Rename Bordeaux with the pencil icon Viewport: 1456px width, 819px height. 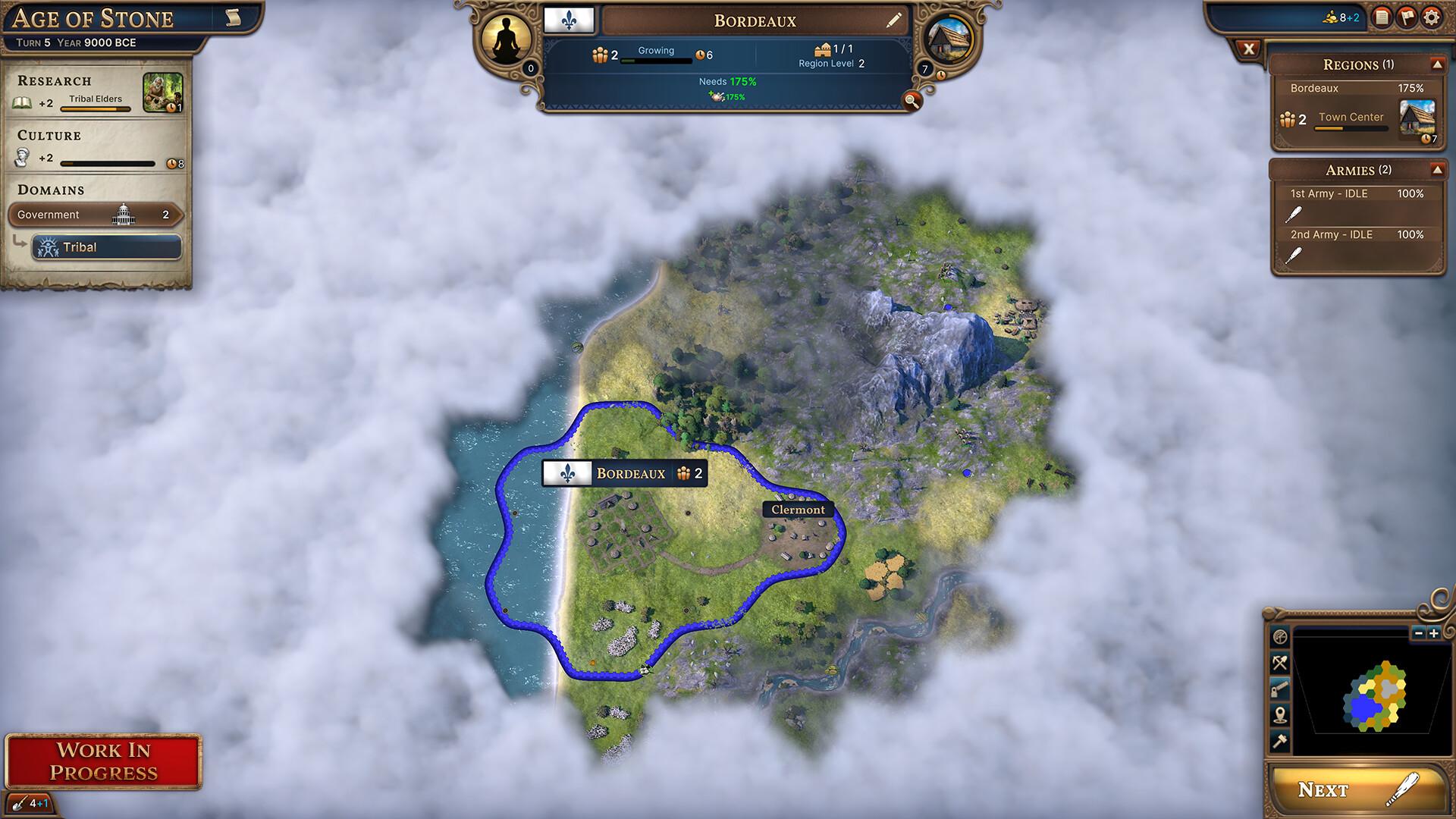894,20
